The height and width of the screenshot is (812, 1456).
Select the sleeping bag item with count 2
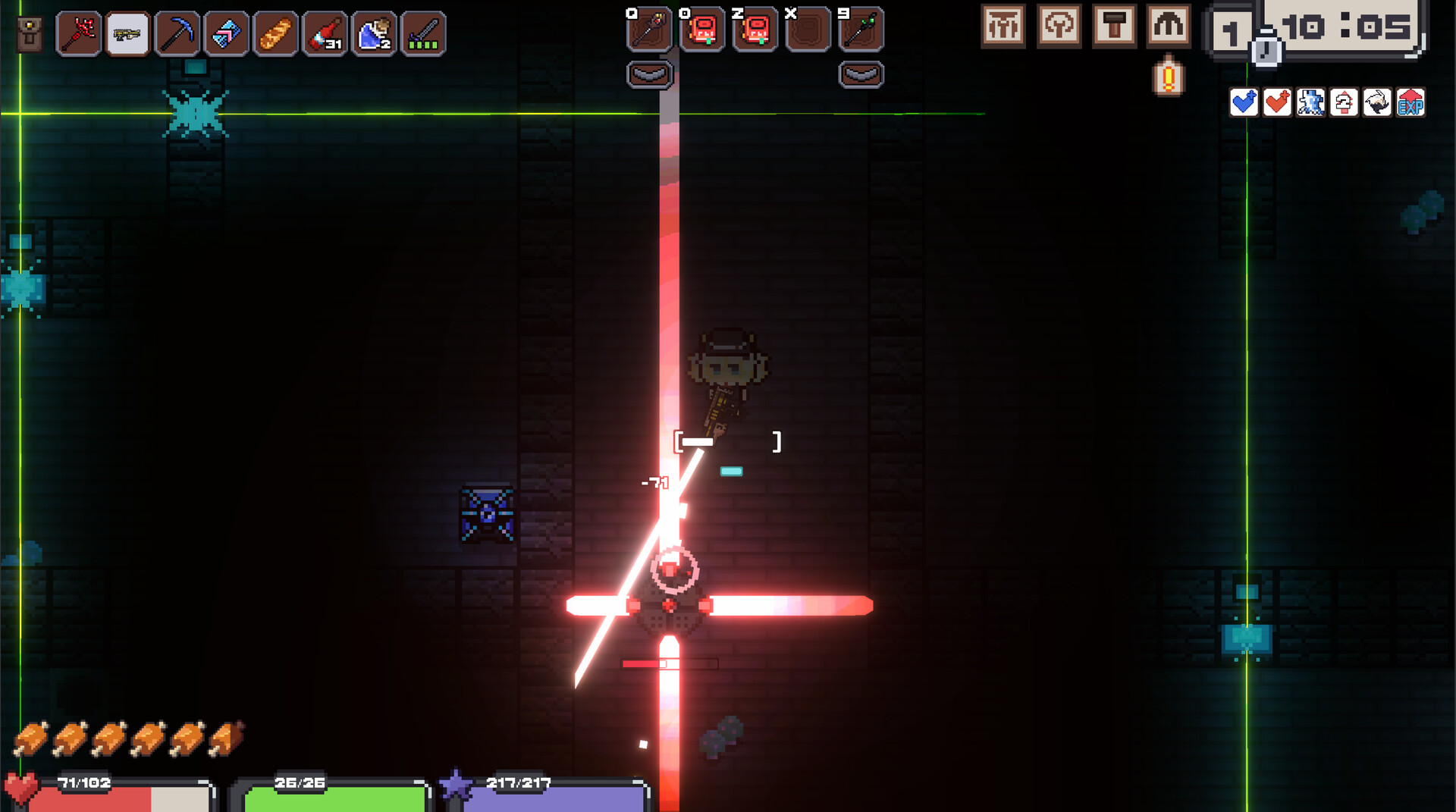coord(374,33)
